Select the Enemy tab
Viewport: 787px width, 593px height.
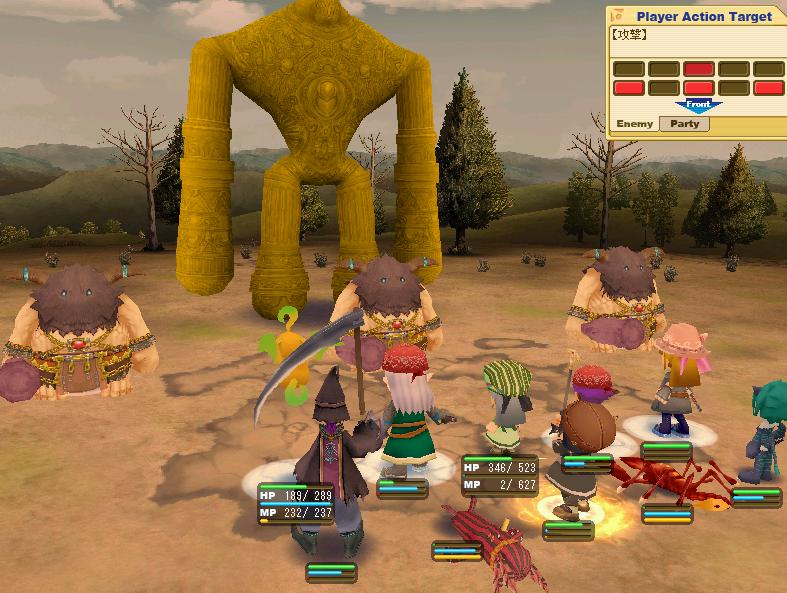pos(634,124)
